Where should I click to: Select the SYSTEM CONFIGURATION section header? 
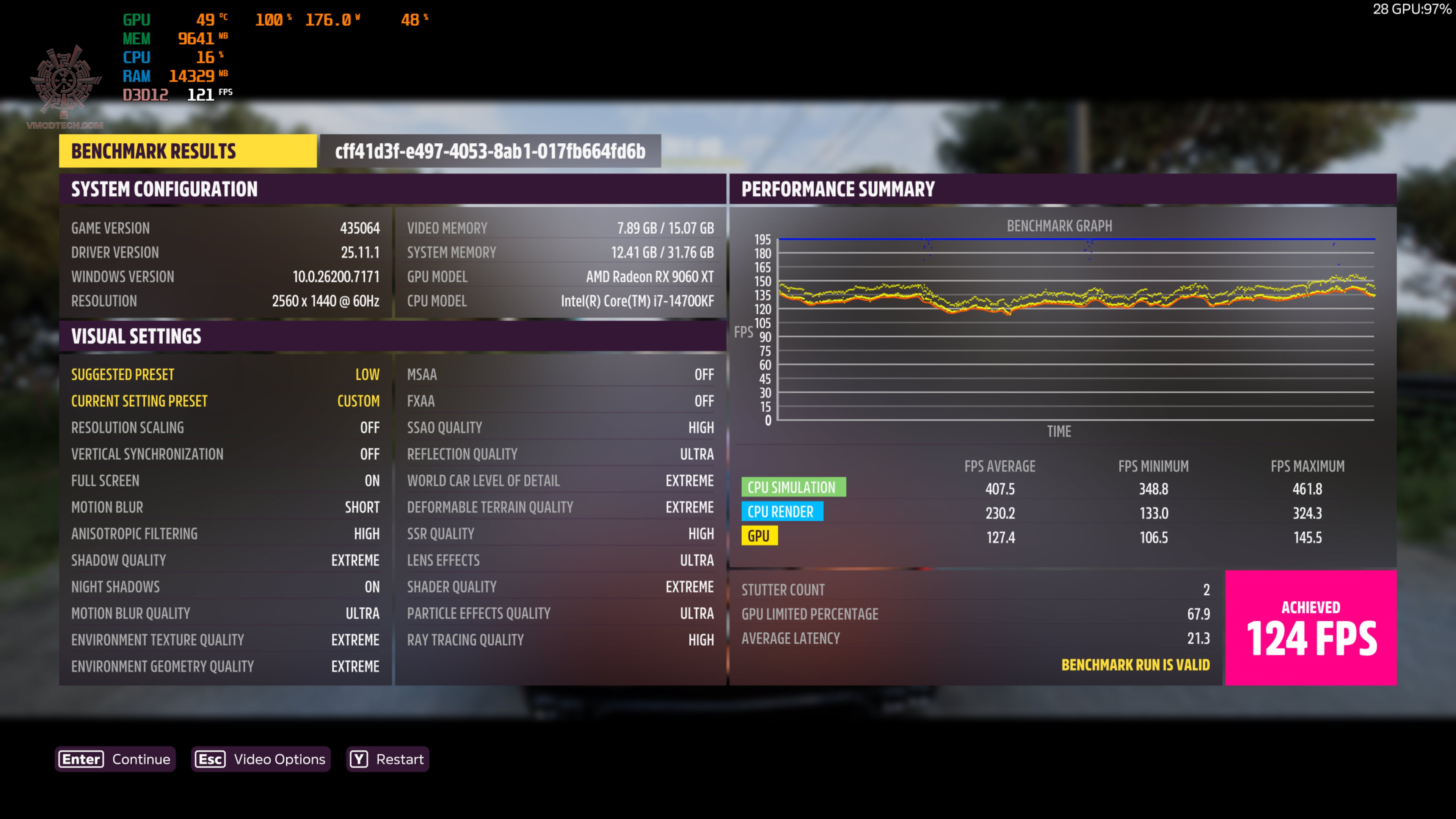[164, 189]
